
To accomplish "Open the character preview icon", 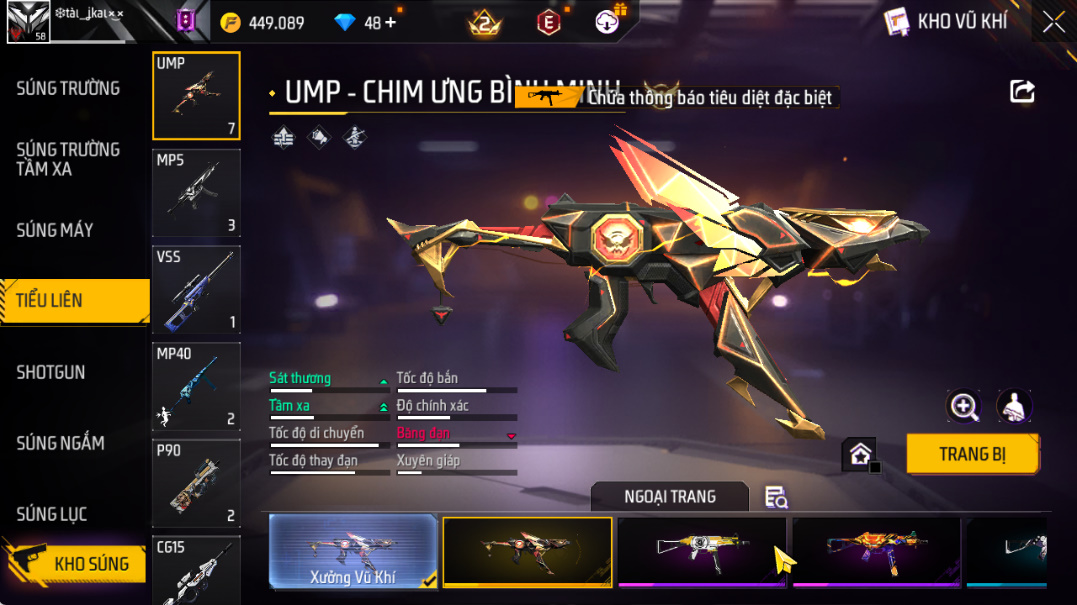I will (x=1014, y=405).
